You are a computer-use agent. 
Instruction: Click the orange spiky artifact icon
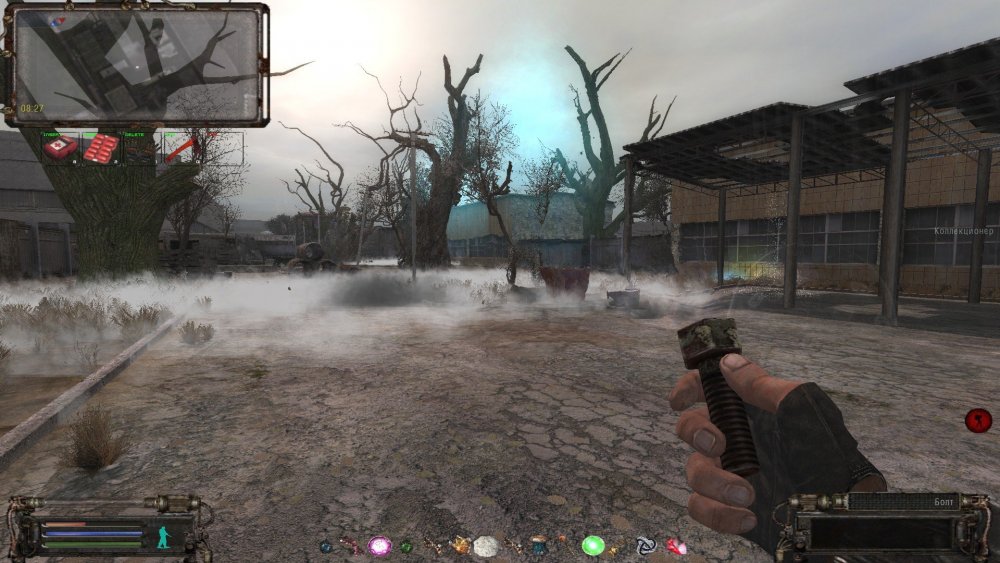coord(460,546)
